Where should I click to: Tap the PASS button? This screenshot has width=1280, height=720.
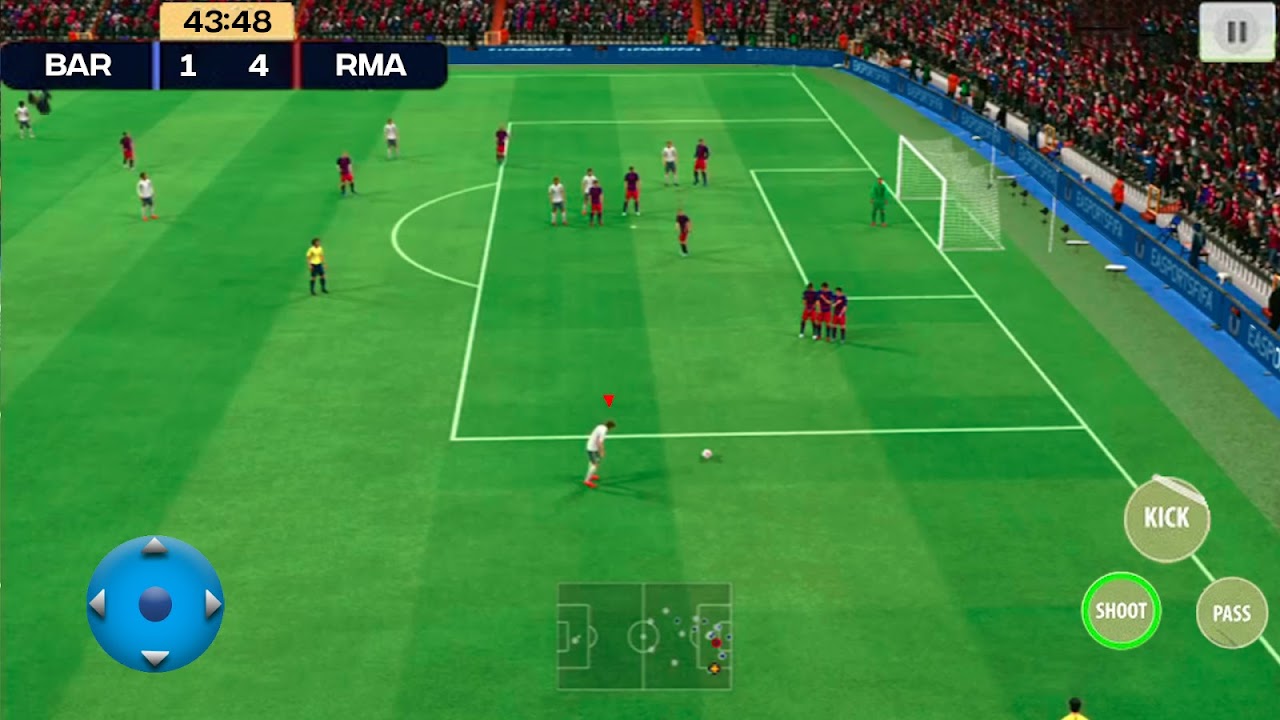tap(1231, 613)
